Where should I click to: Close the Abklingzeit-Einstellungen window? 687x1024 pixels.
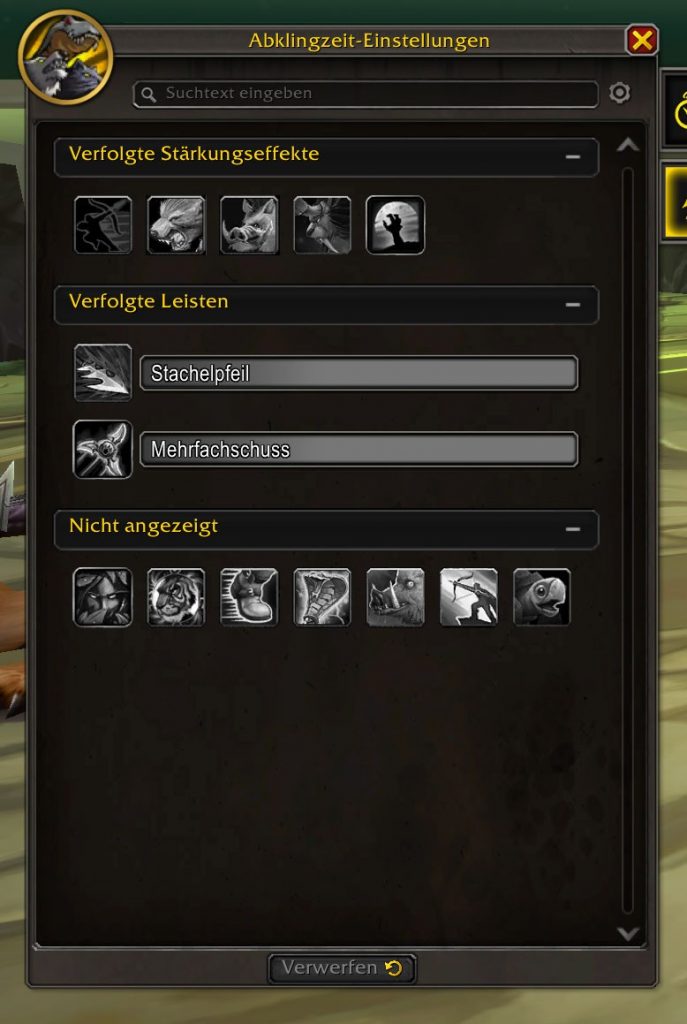tap(641, 40)
